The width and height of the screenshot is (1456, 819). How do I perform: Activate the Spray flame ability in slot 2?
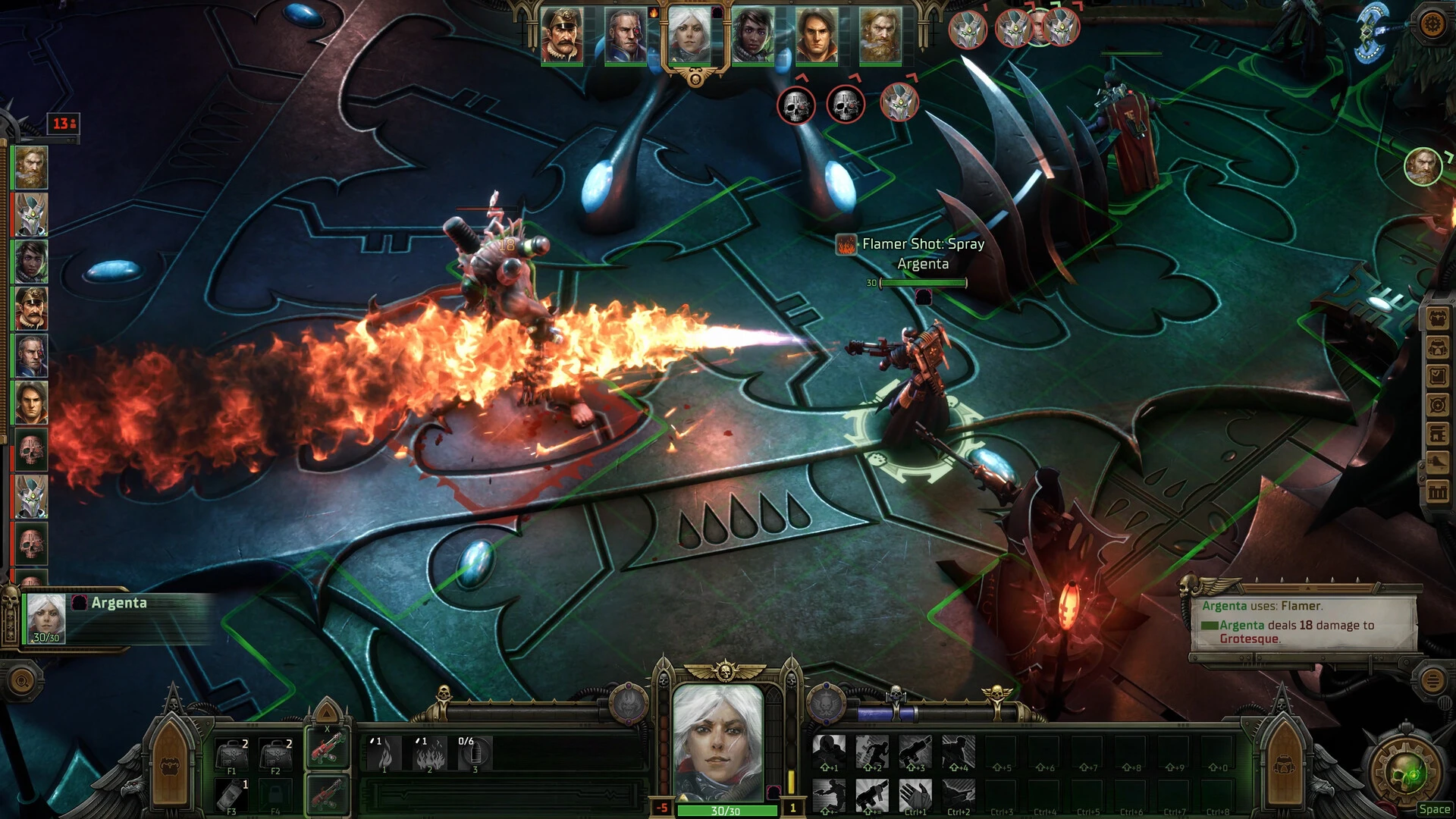(x=430, y=755)
